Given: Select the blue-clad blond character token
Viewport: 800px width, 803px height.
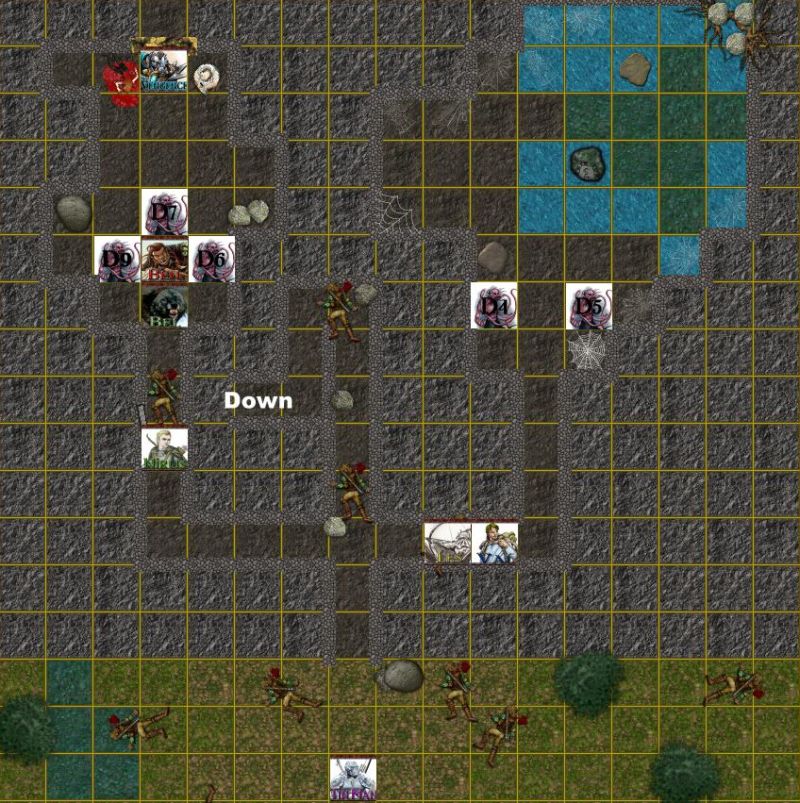Looking at the screenshot, I should coord(495,543).
